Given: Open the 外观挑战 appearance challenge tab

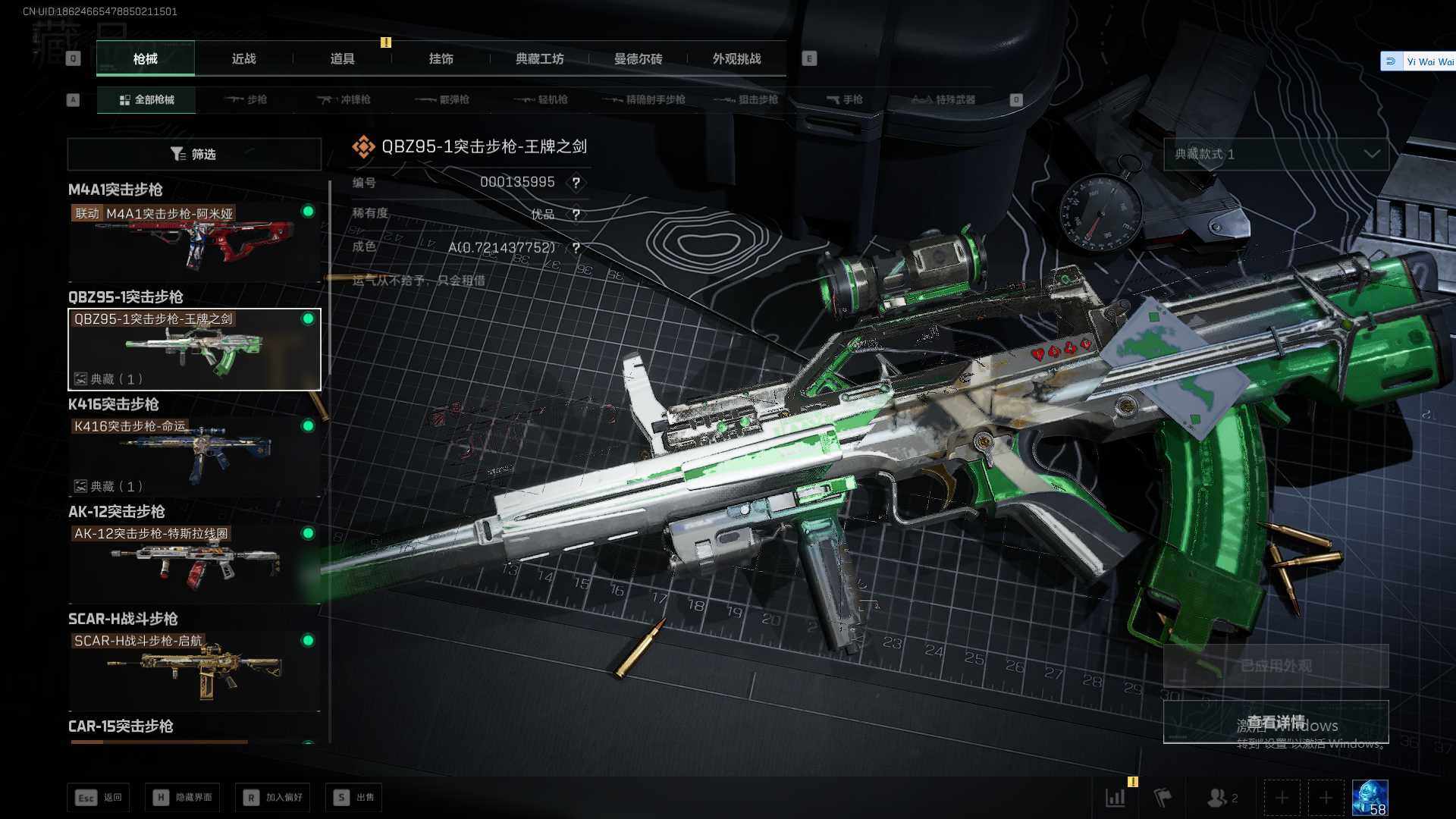Looking at the screenshot, I should 736,59.
